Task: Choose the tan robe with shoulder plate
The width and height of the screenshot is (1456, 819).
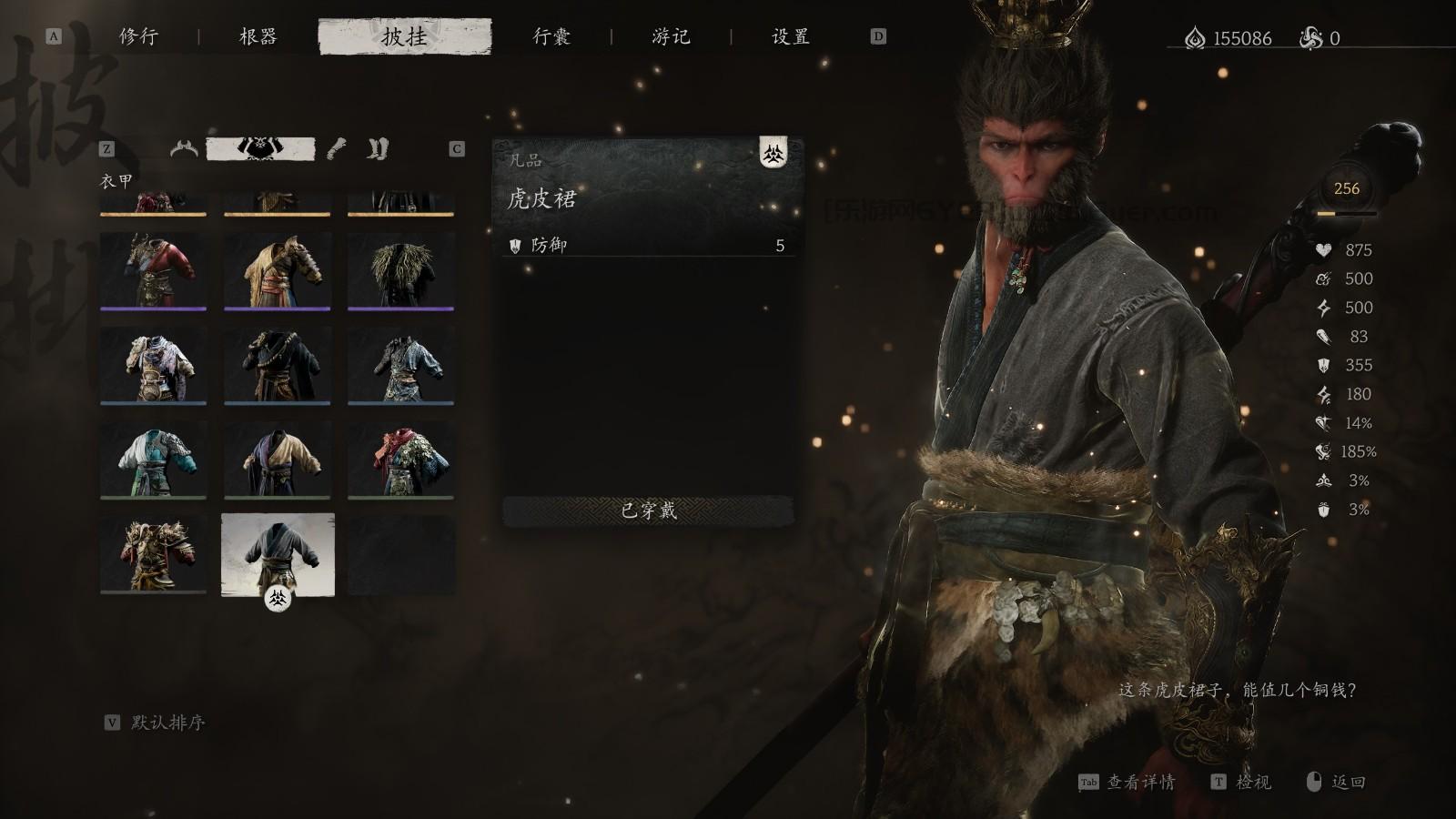Action: pyautogui.click(x=277, y=270)
